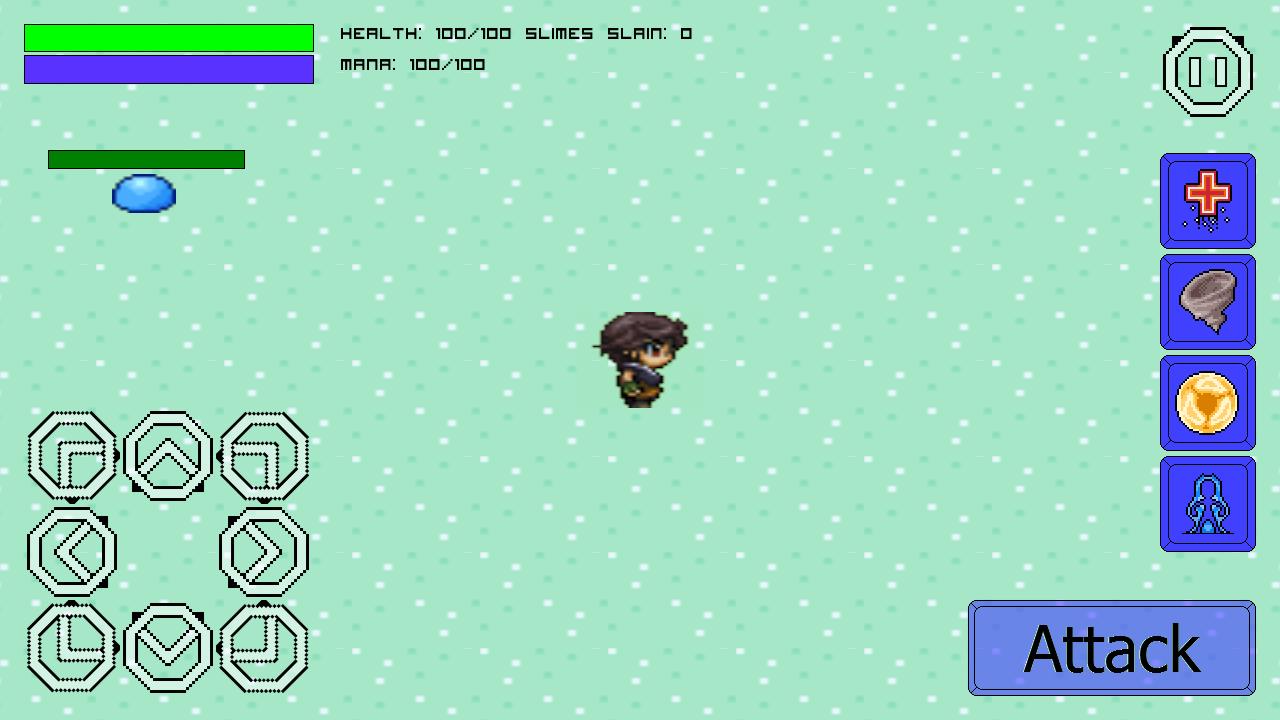This screenshot has width=1280, height=720.
Task: Tap the lower-left diagonal movement arrow
Action: (71, 648)
